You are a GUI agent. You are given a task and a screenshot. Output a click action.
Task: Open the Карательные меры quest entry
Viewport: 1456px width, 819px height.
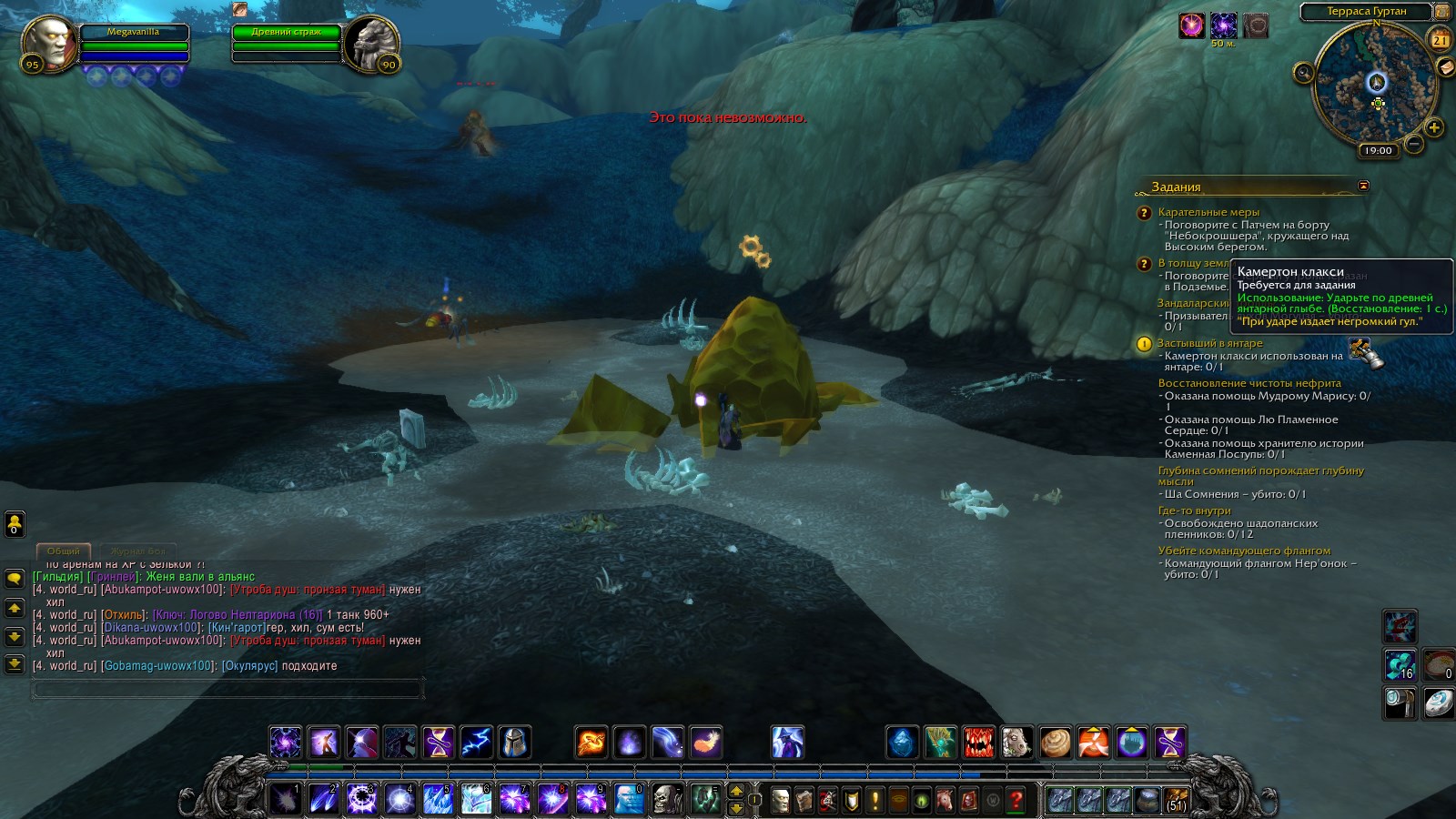click(x=1208, y=212)
